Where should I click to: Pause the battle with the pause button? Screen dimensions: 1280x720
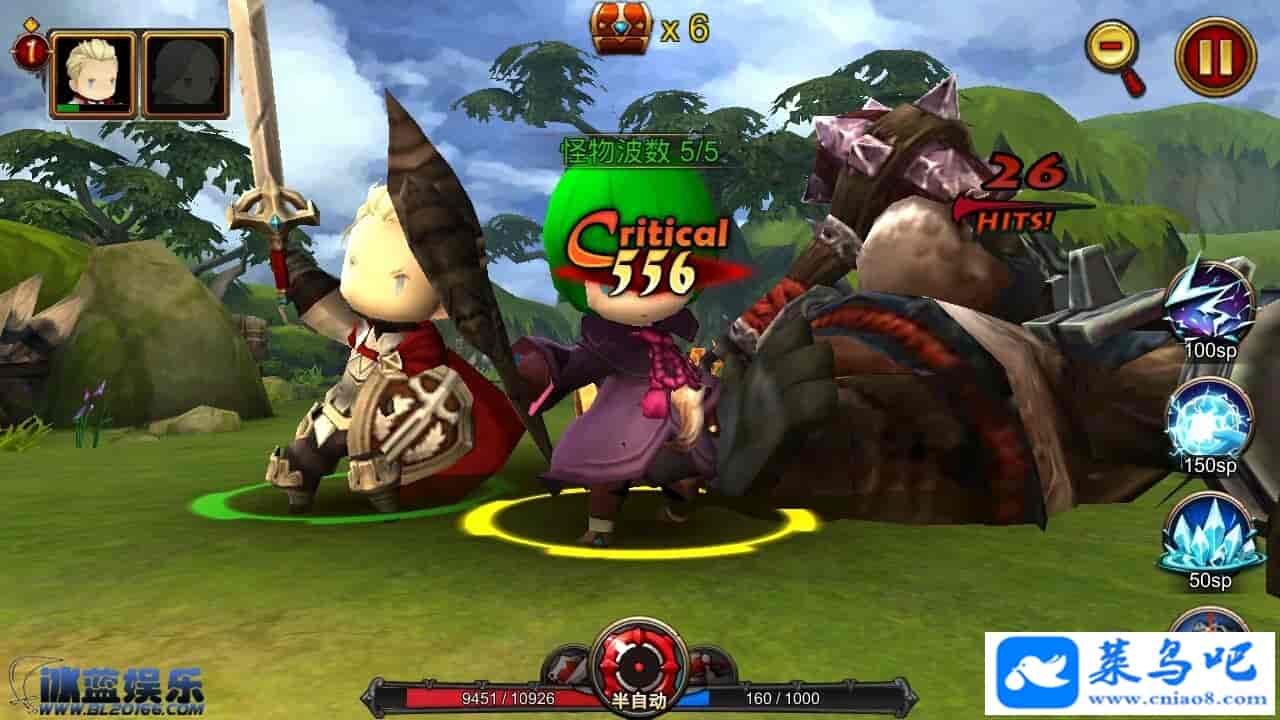pos(1215,57)
